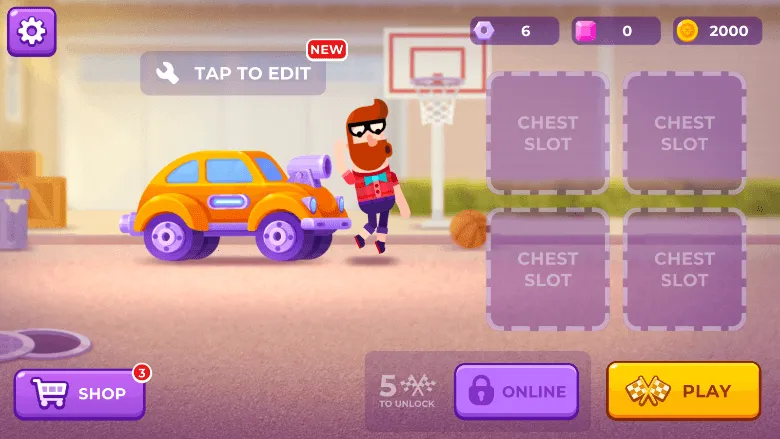Open the pink gem balance counter
This screenshot has height=439, width=780.
point(615,31)
